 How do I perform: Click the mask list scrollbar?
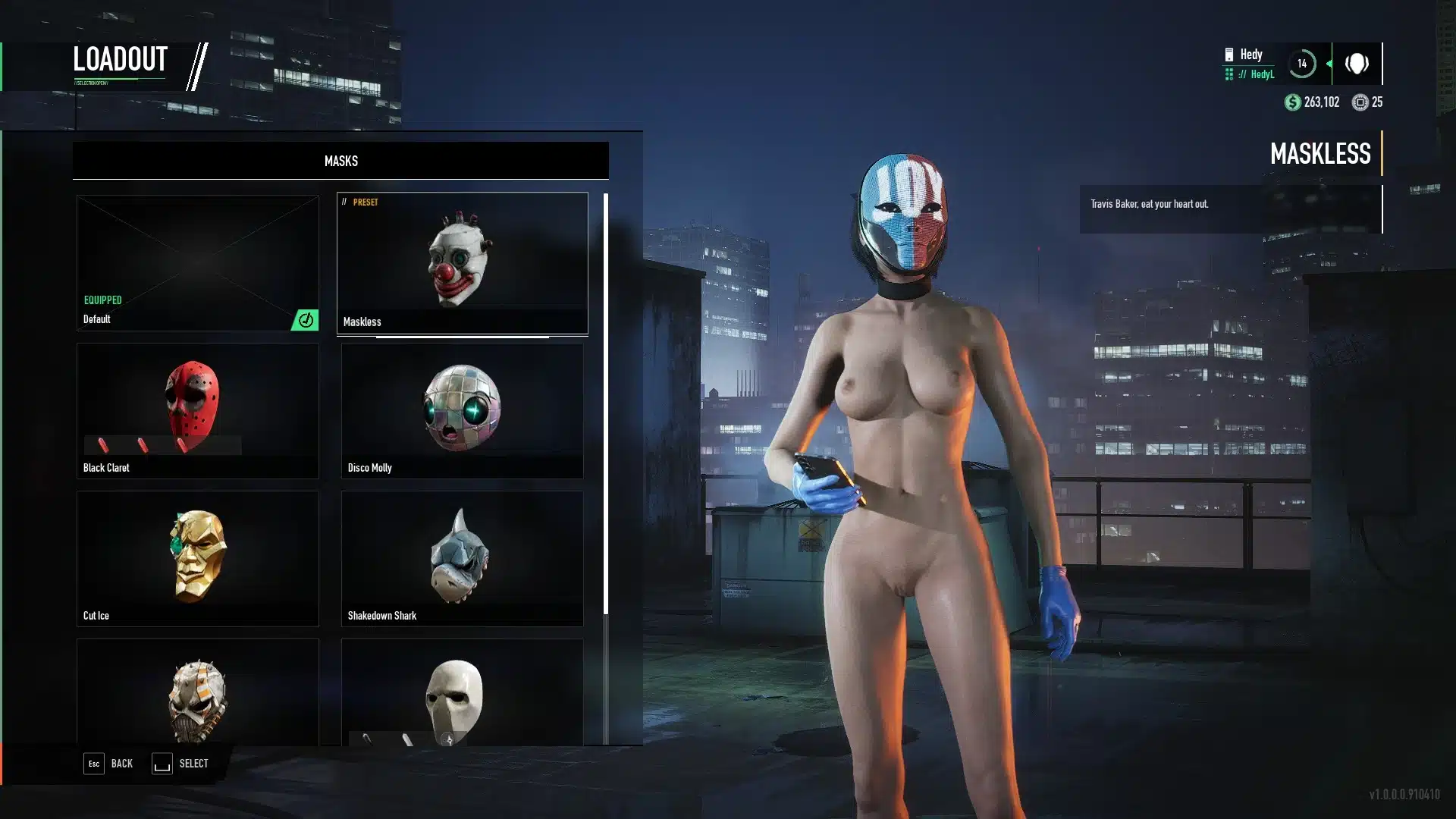pyautogui.click(x=605, y=403)
